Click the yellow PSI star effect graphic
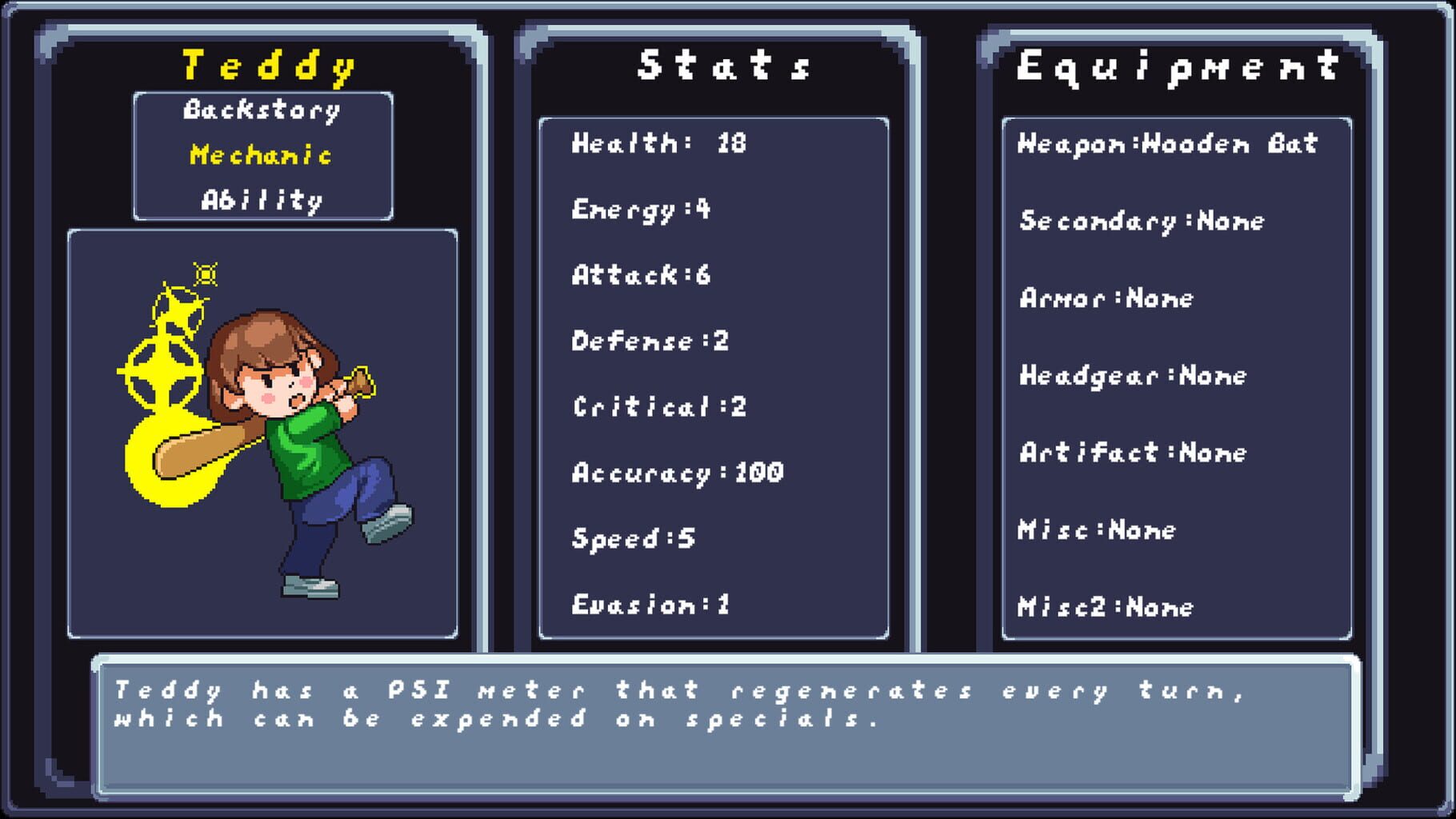Image resolution: width=1456 pixels, height=819 pixels. tap(180, 344)
